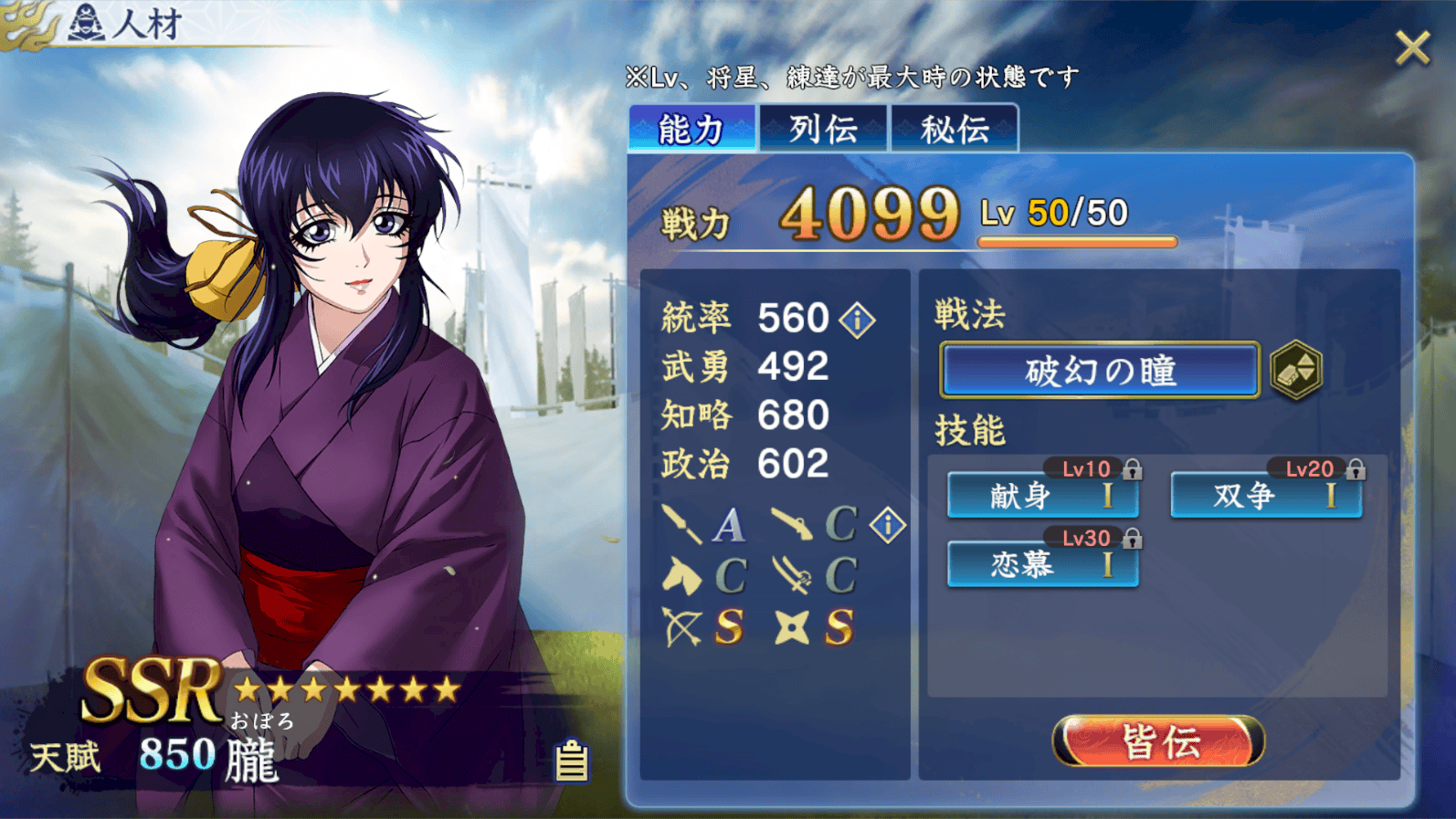Tap the red 皆伝 button
1456x819 pixels.
[x=1158, y=741]
